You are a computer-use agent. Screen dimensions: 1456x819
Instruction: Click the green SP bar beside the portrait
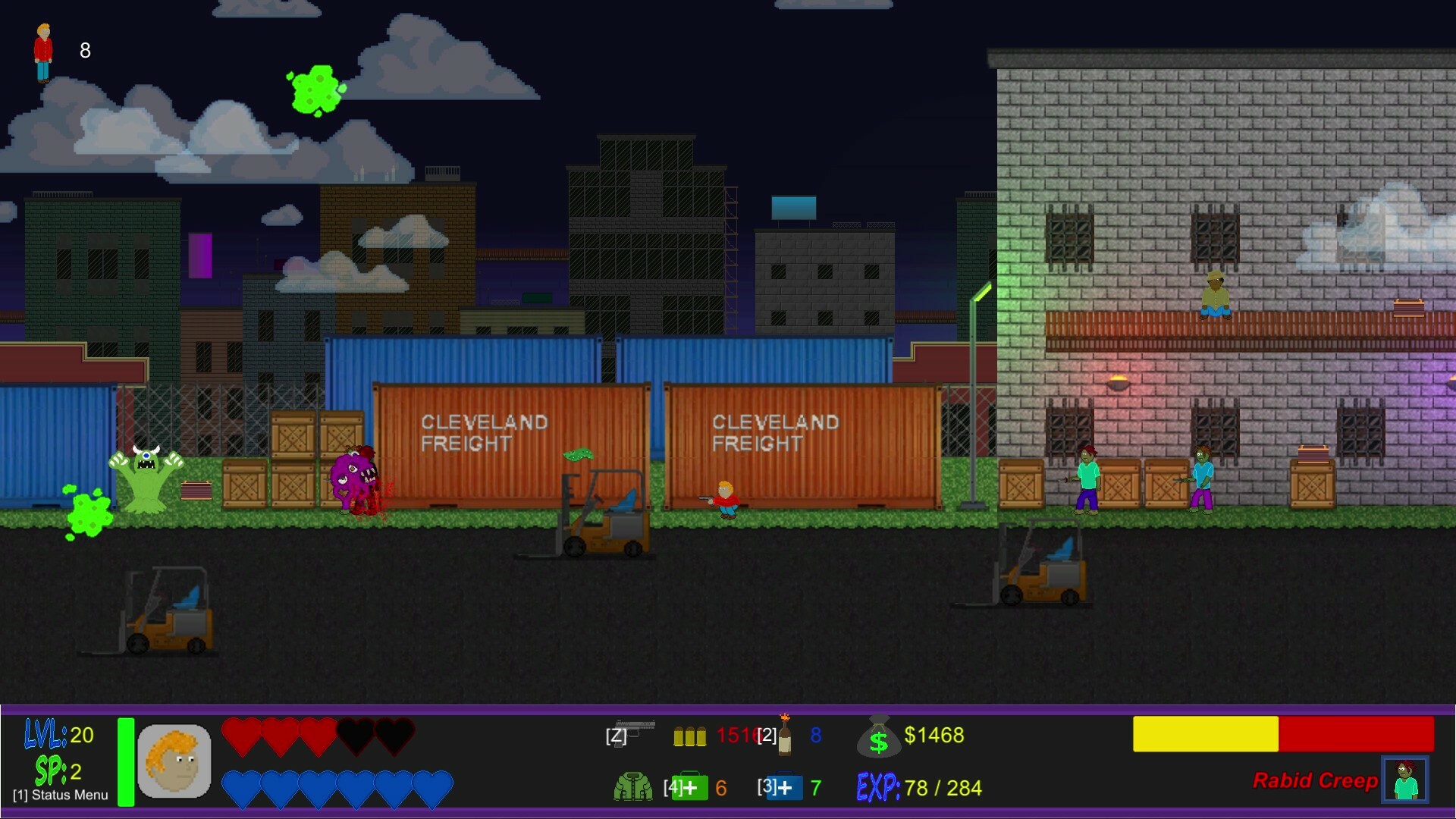[124, 761]
